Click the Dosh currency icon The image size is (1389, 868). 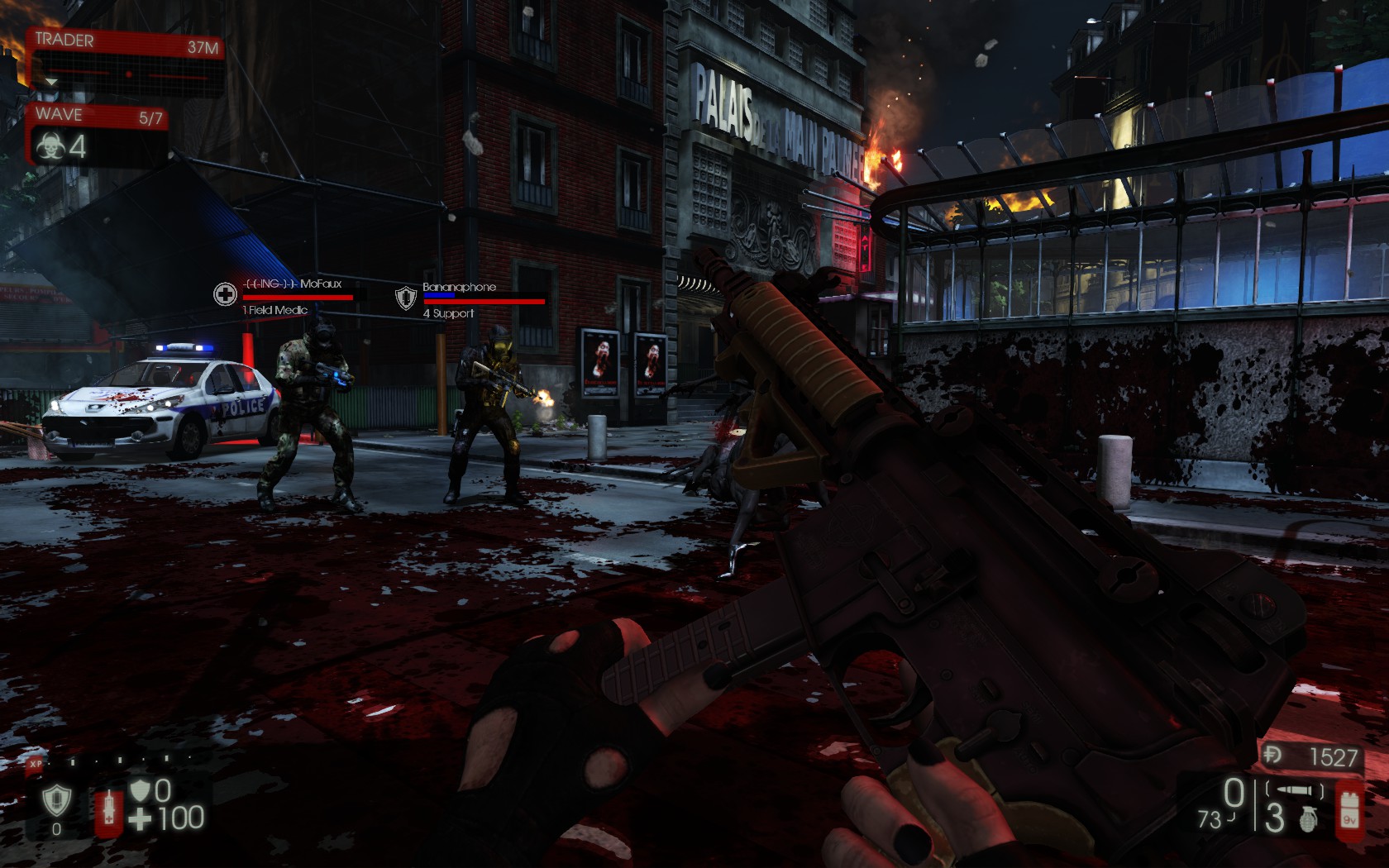point(1272,756)
